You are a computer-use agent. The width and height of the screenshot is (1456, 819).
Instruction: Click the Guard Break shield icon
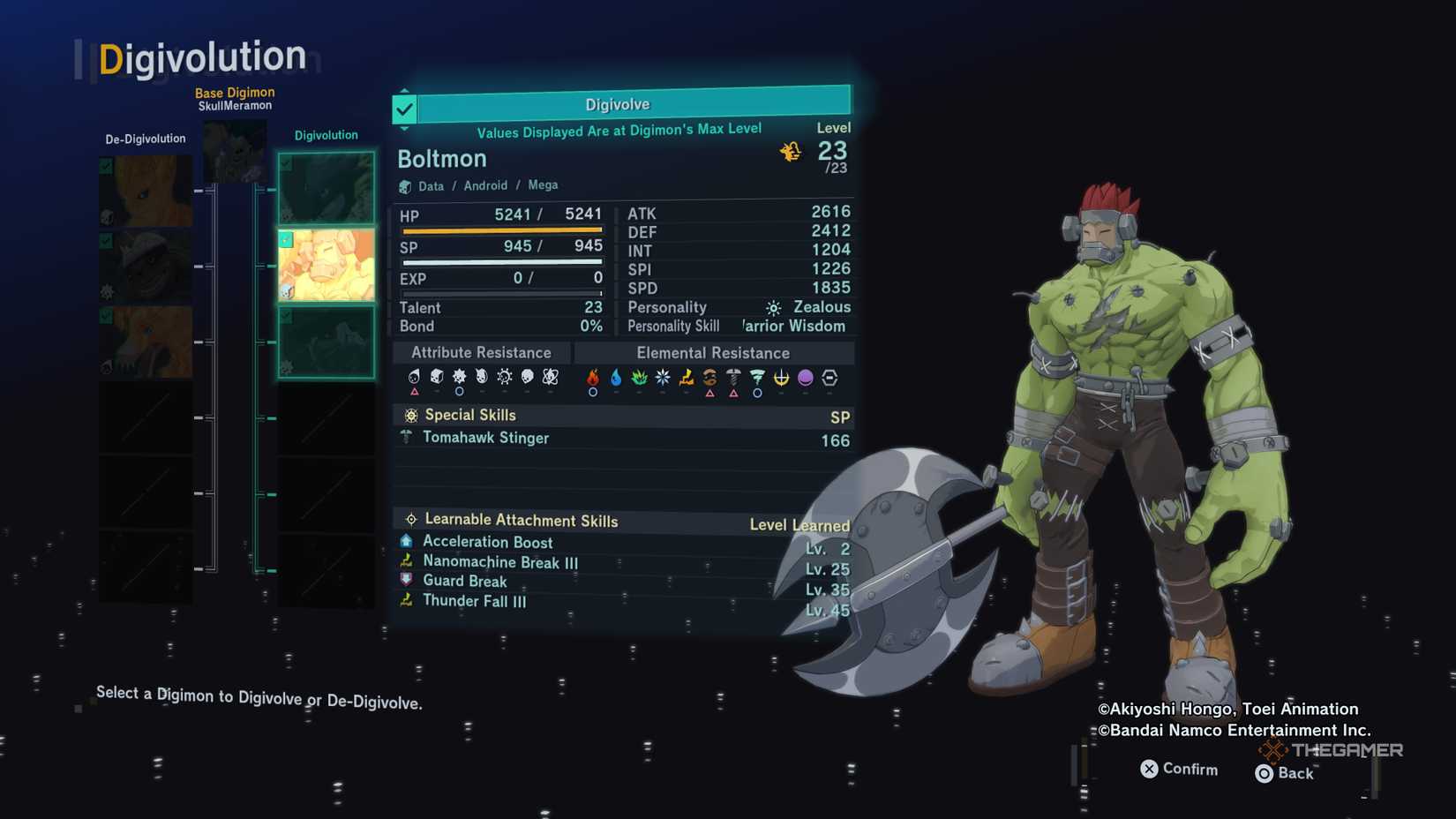tap(406, 581)
